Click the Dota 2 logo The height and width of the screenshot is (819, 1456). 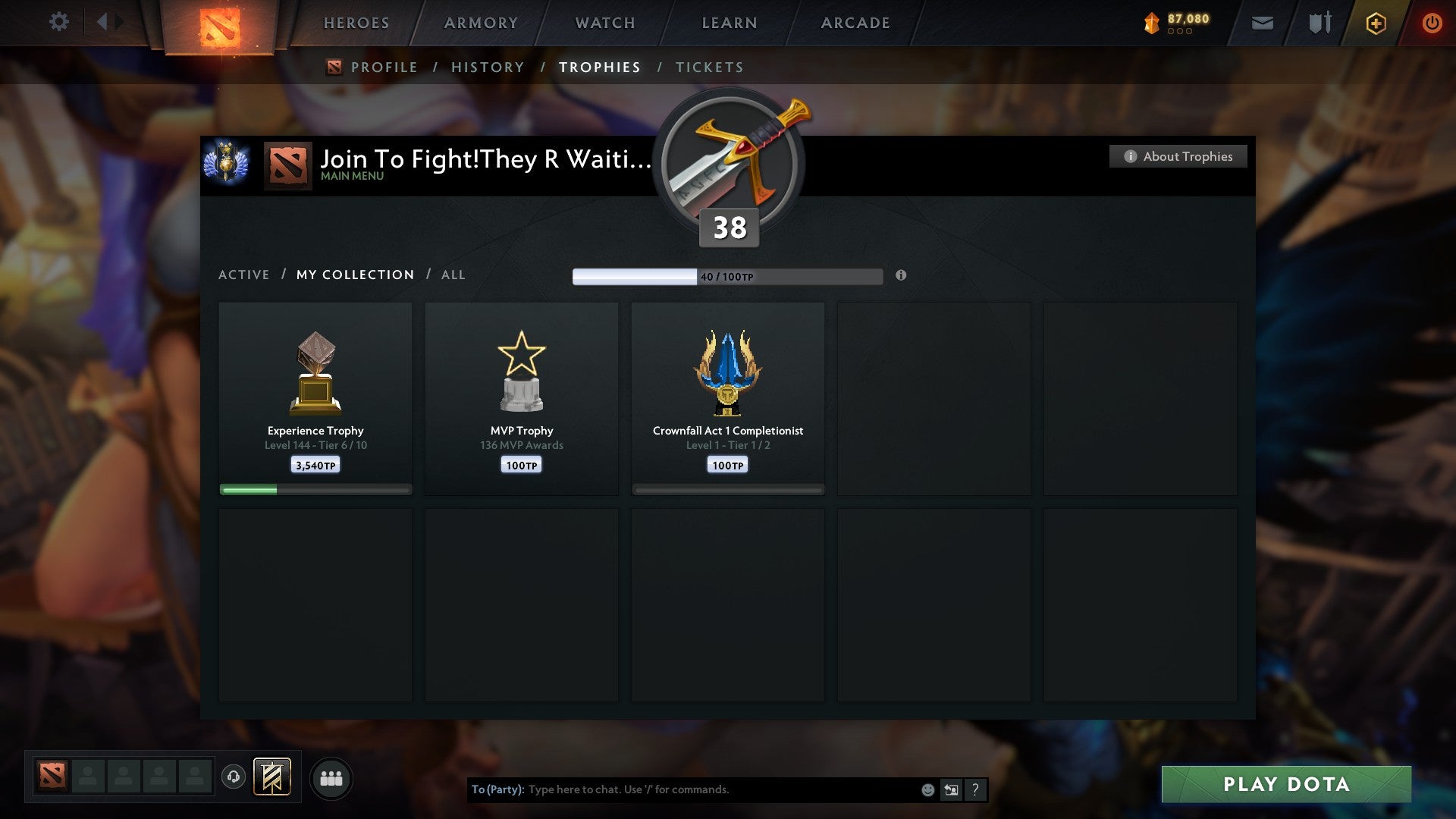220,23
